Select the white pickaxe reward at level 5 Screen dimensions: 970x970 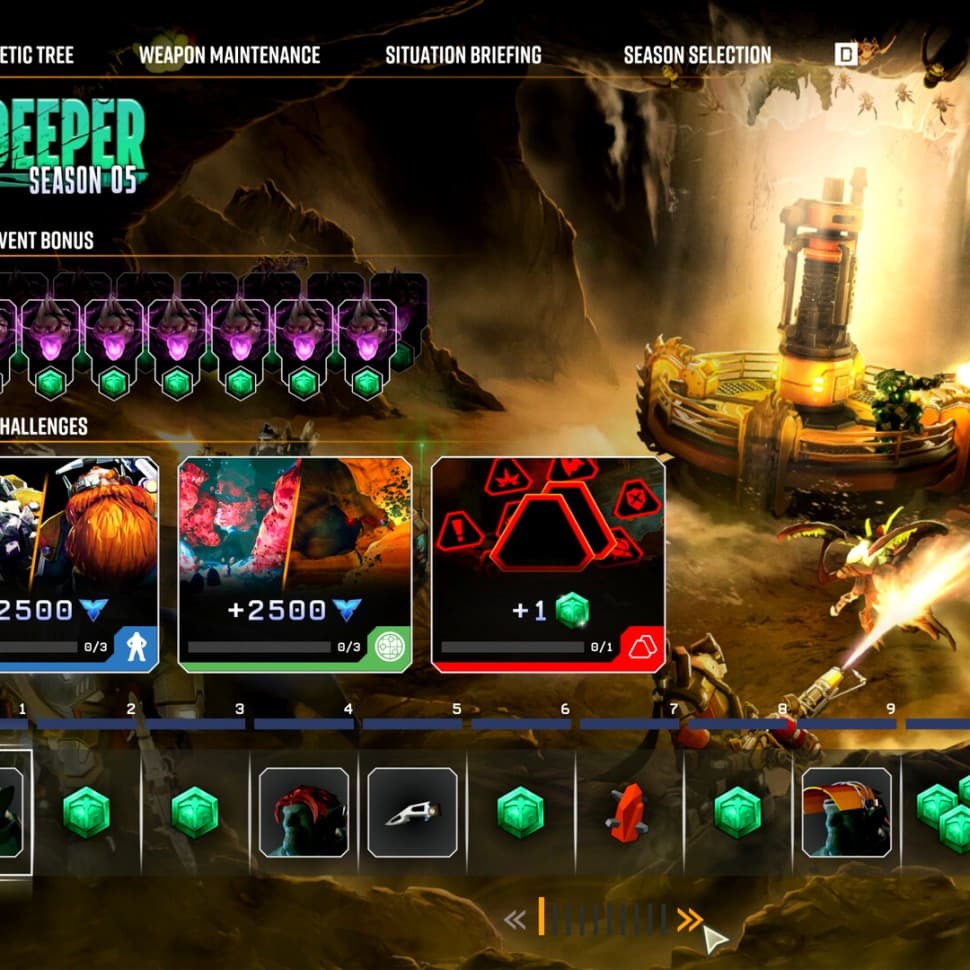(x=412, y=813)
